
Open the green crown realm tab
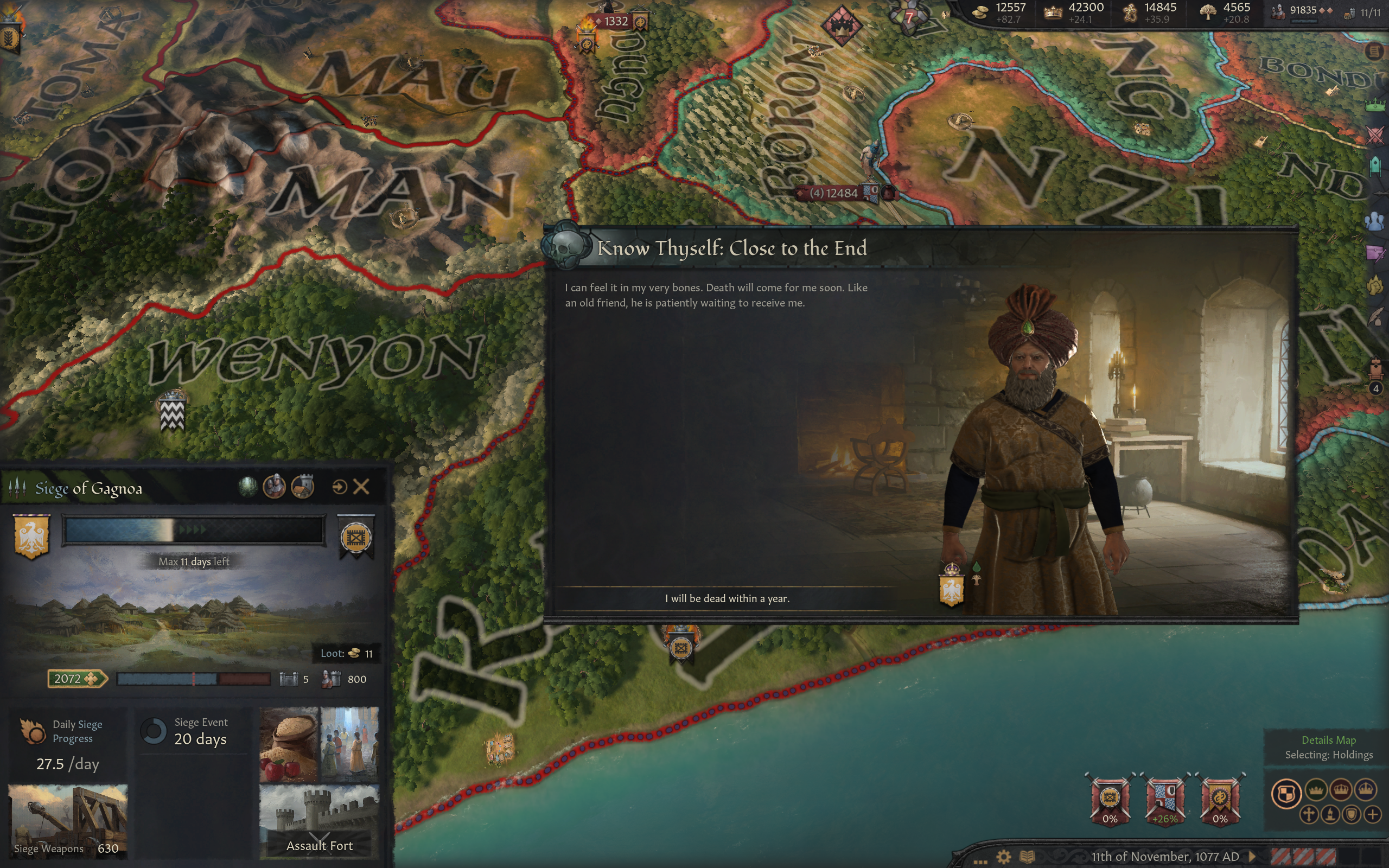coord(1375,105)
